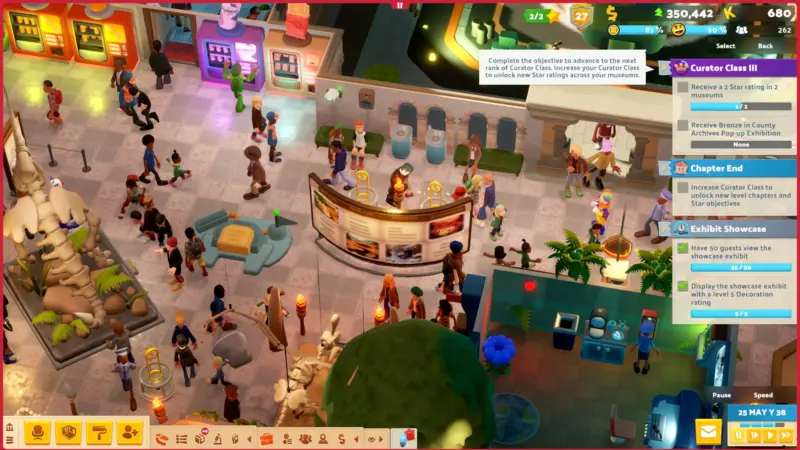Set normal play speed
Screen dimensions: 800x450
tap(770, 435)
